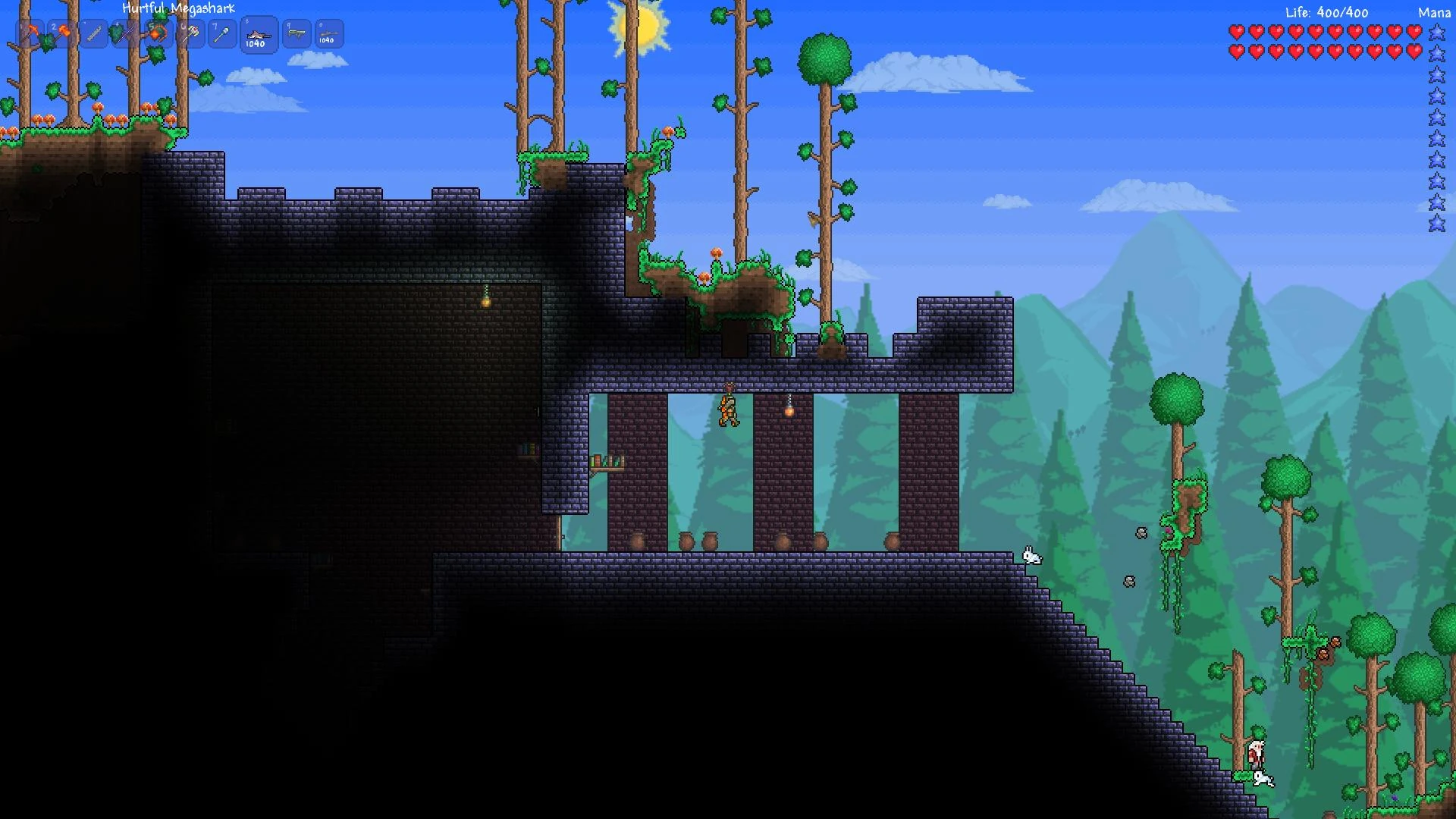Select the pickaxe in hotbar slot 1
The image size is (1456, 819).
pyautogui.click(x=30, y=33)
